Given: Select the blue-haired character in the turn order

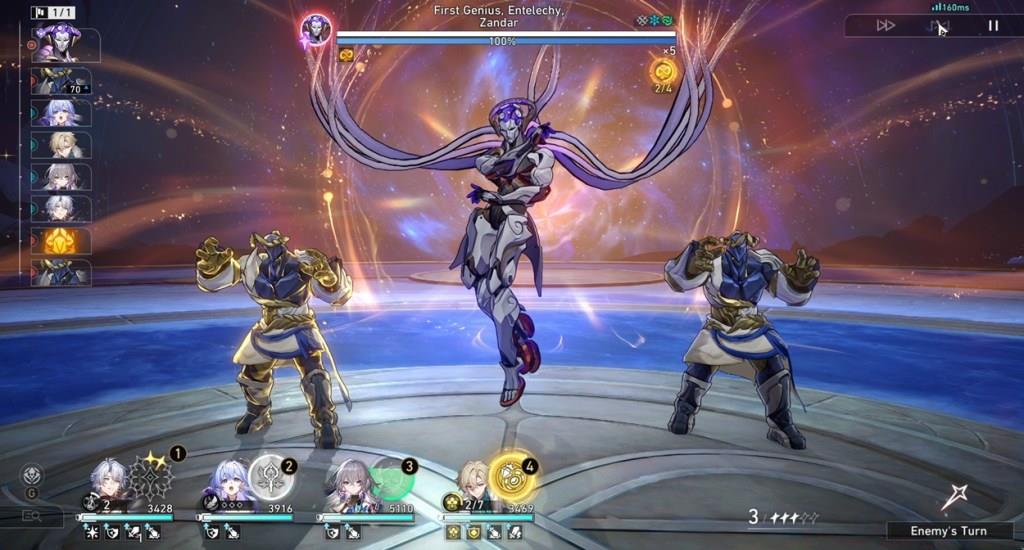Looking at the screenshot, I should [60, 112].
